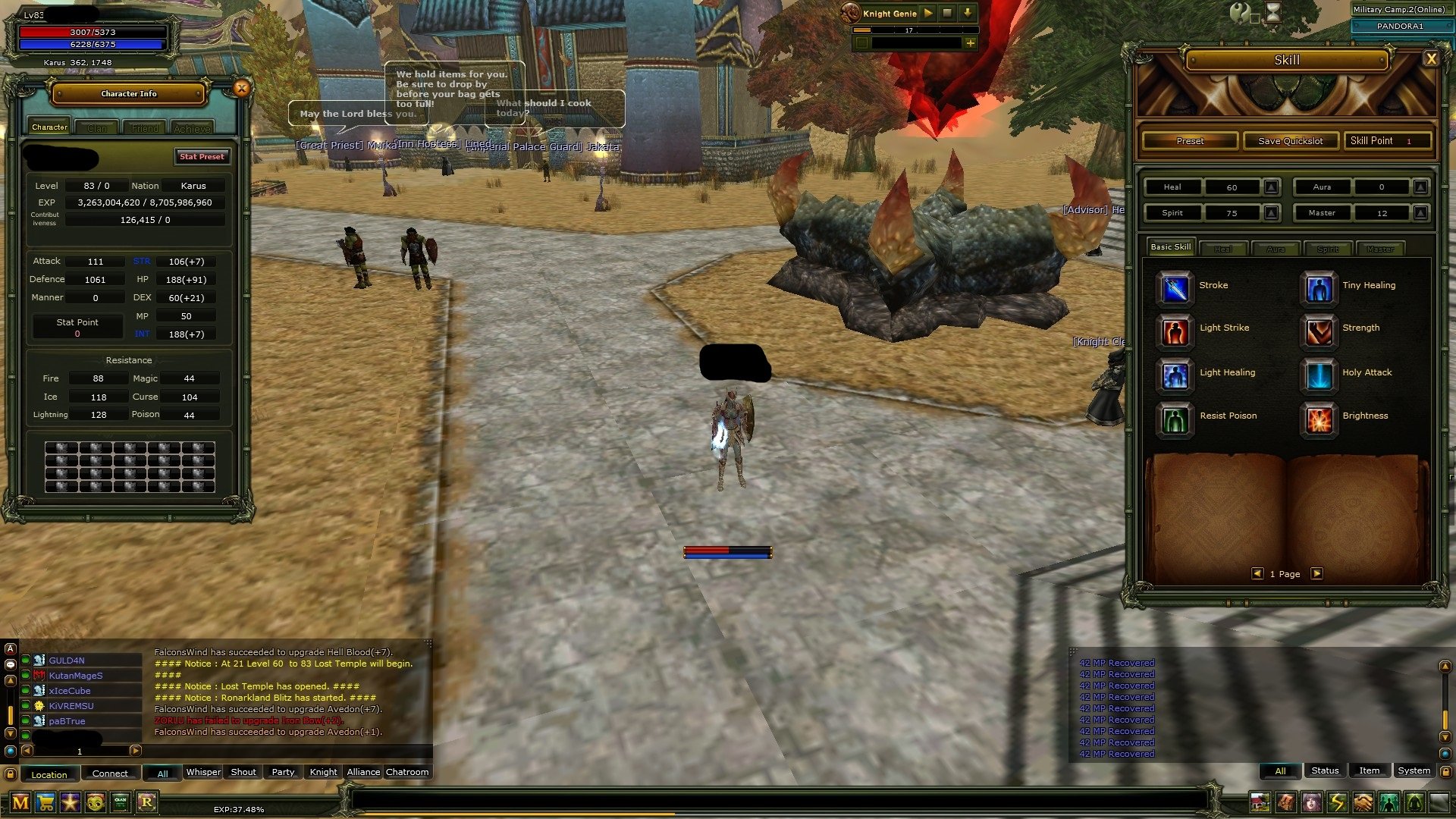Switch to the Clan tab in Character Info

96,127
